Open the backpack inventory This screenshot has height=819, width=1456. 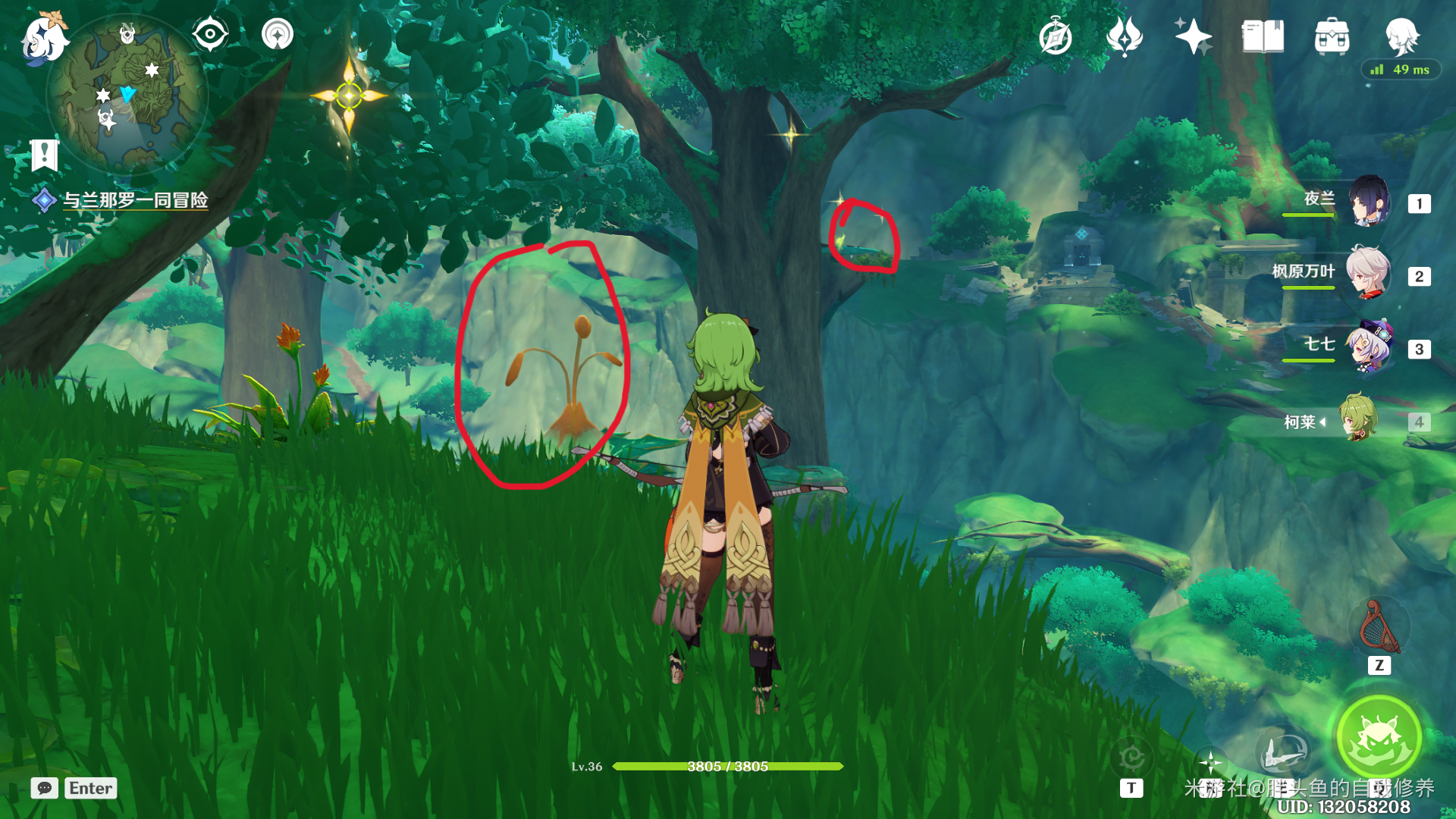[x=1332, y=36]
